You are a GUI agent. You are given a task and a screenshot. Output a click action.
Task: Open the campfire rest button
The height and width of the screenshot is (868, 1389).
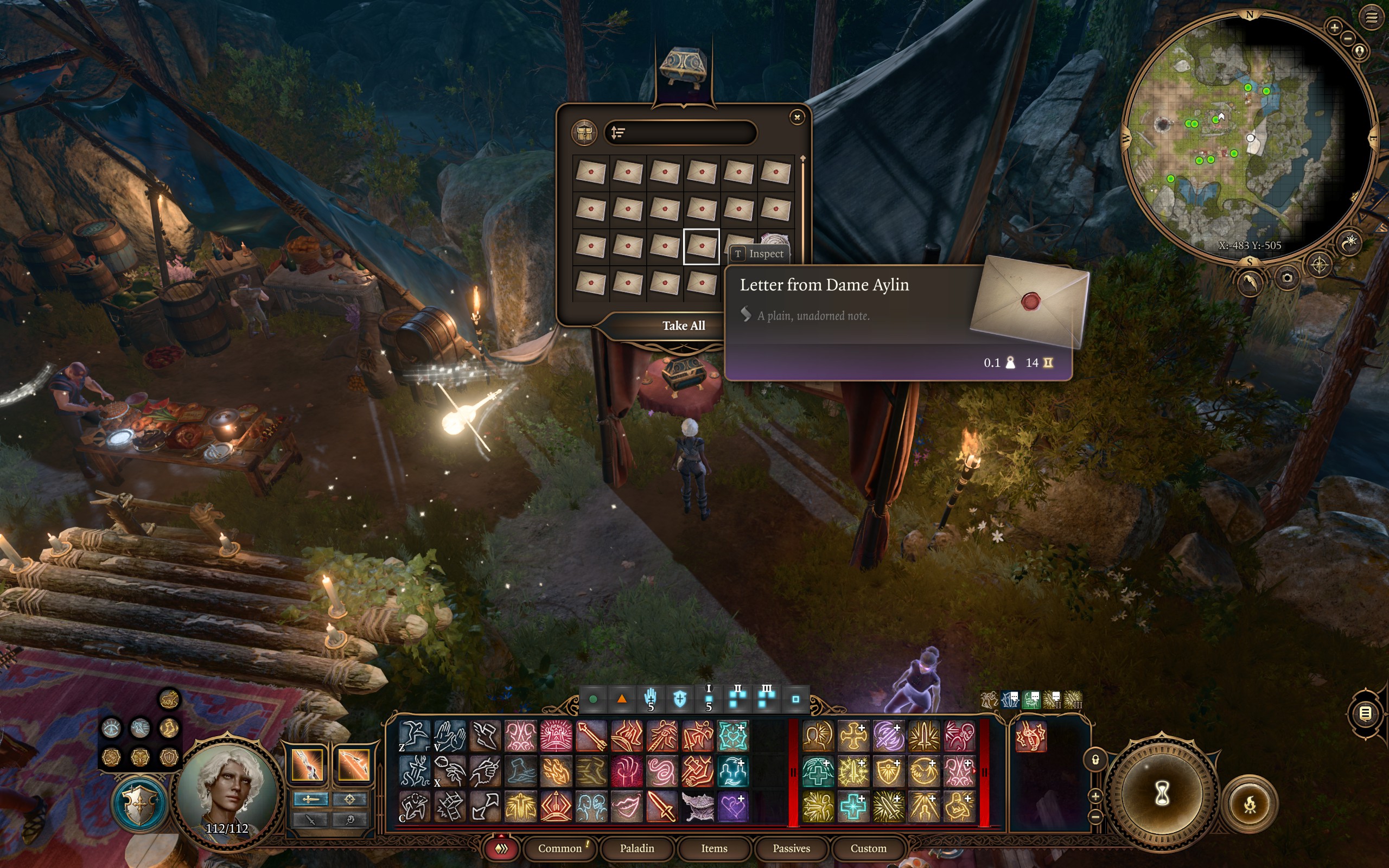click(x=1250, y=803)
